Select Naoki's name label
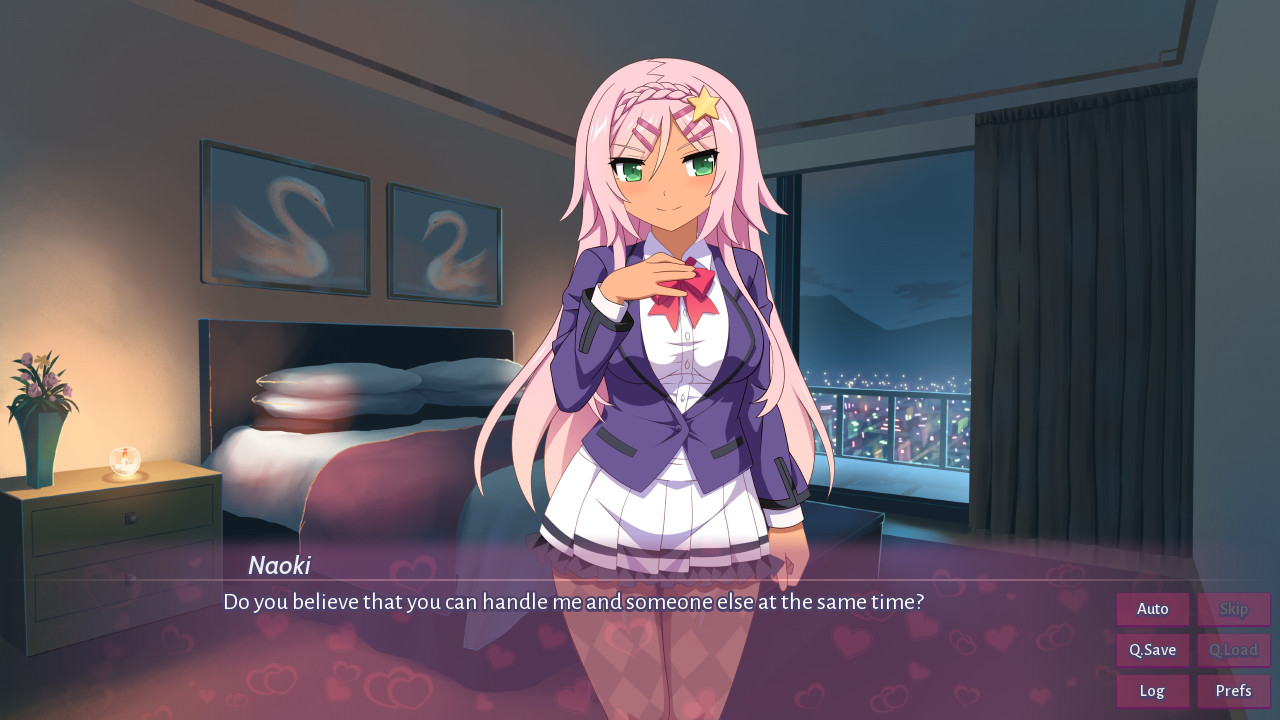This screenshot has height=720, width=1280. point(280,566)
